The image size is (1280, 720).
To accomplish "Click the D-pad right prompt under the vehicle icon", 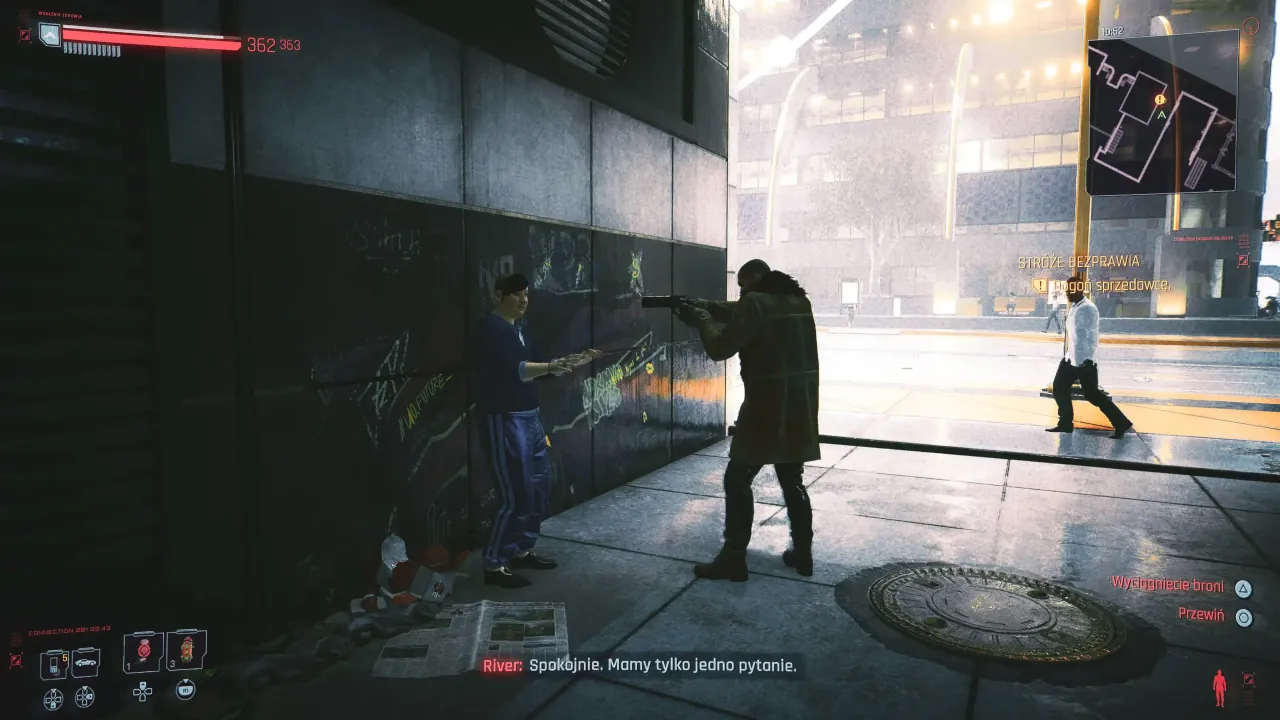I will pyautogui.click(x=84, y=697).
